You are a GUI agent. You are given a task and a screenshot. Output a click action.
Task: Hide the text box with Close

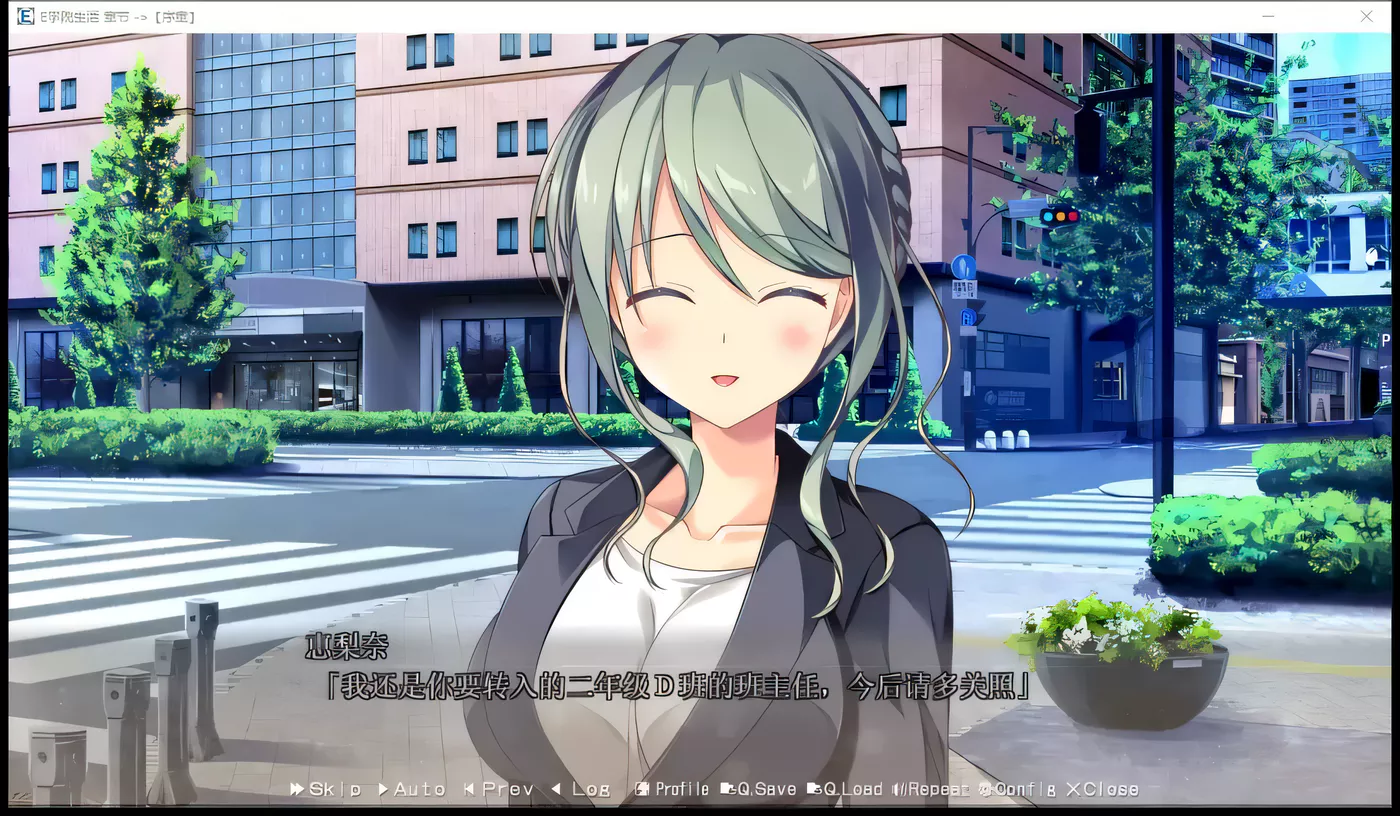tap(1102, 789)
